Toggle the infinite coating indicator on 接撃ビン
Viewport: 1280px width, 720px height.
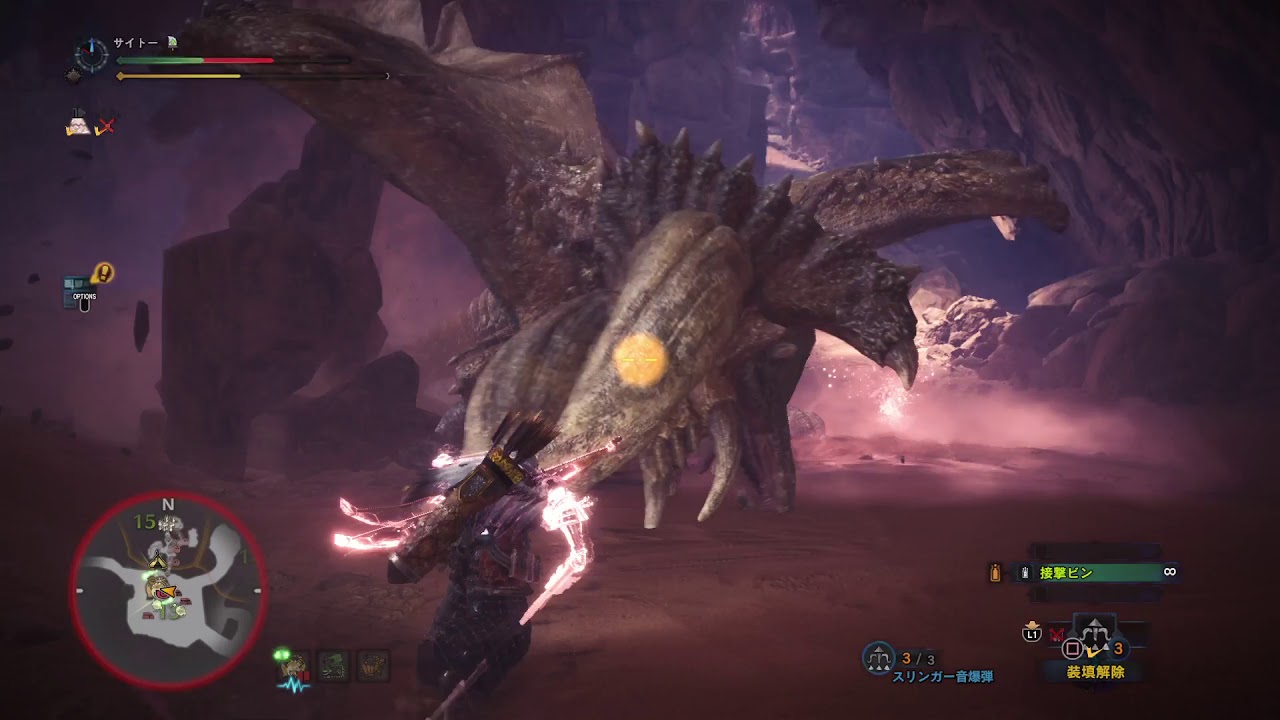point(1172,572)
